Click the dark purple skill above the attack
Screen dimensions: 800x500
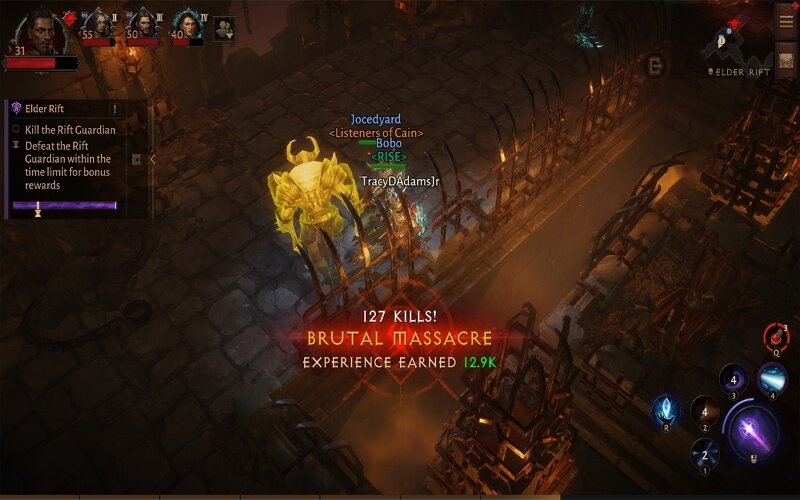(733, 380)
